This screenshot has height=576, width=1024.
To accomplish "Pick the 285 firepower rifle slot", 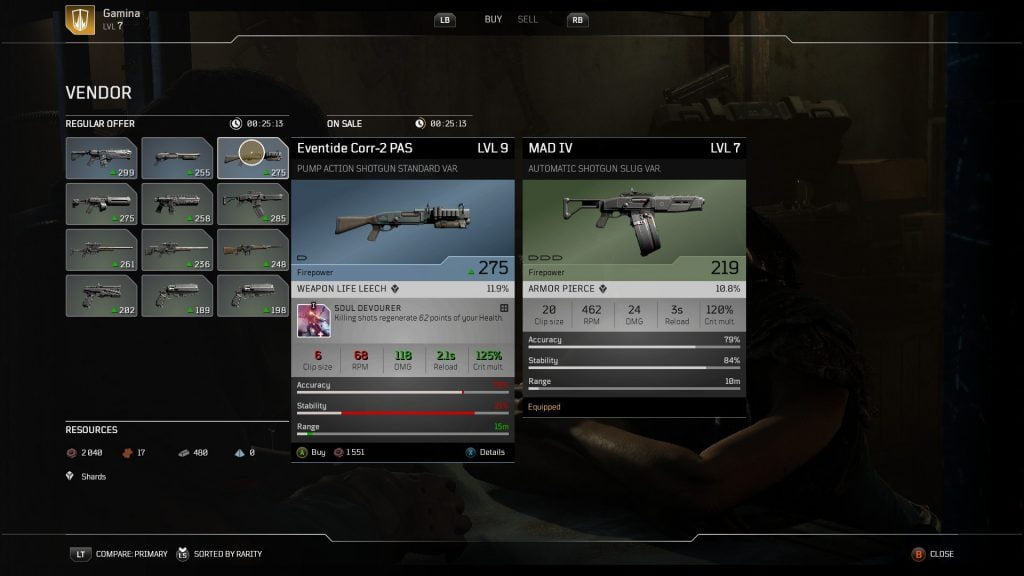I will 253,203.
